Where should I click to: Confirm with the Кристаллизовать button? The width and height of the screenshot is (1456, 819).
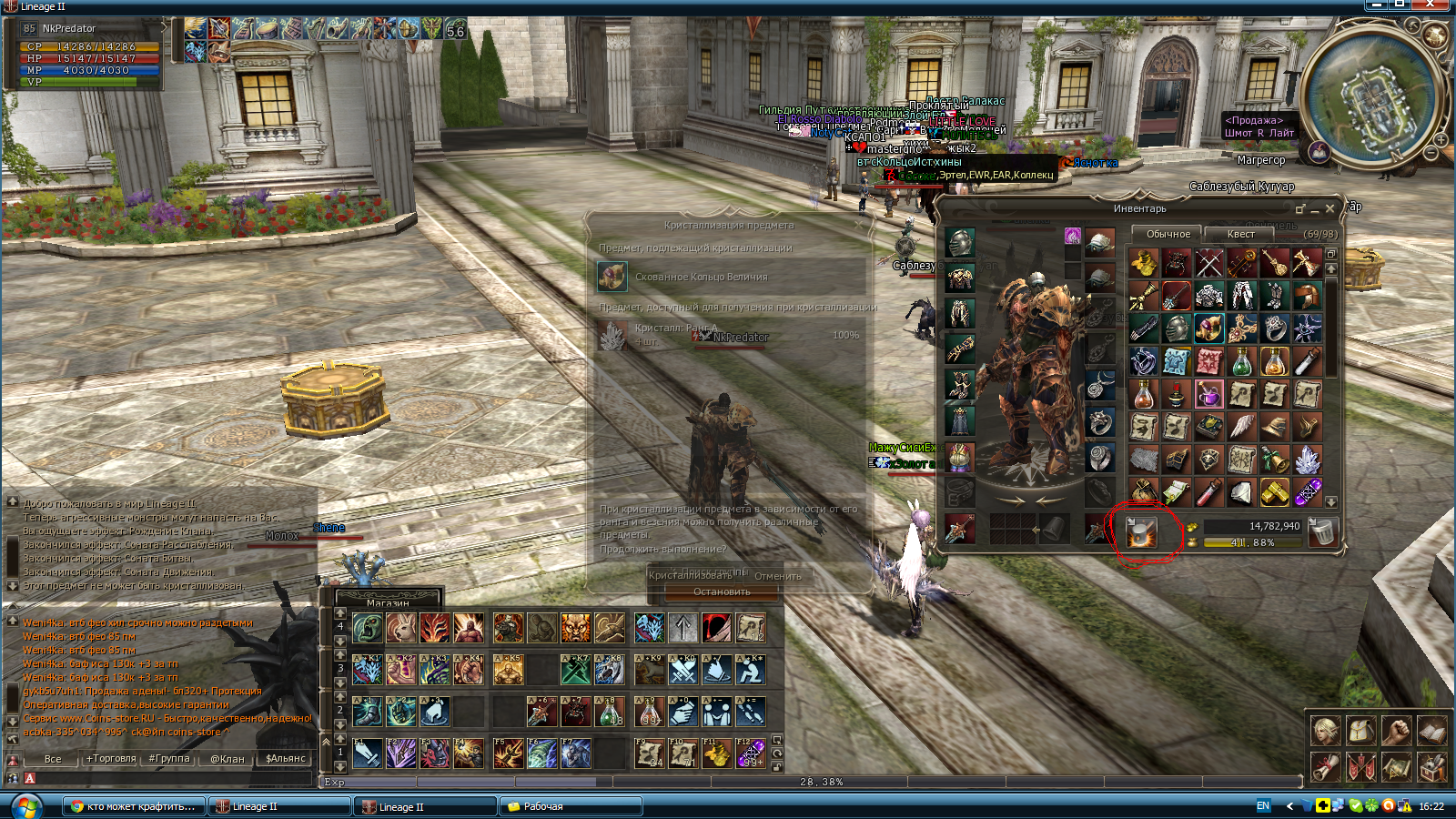[690, 575]
